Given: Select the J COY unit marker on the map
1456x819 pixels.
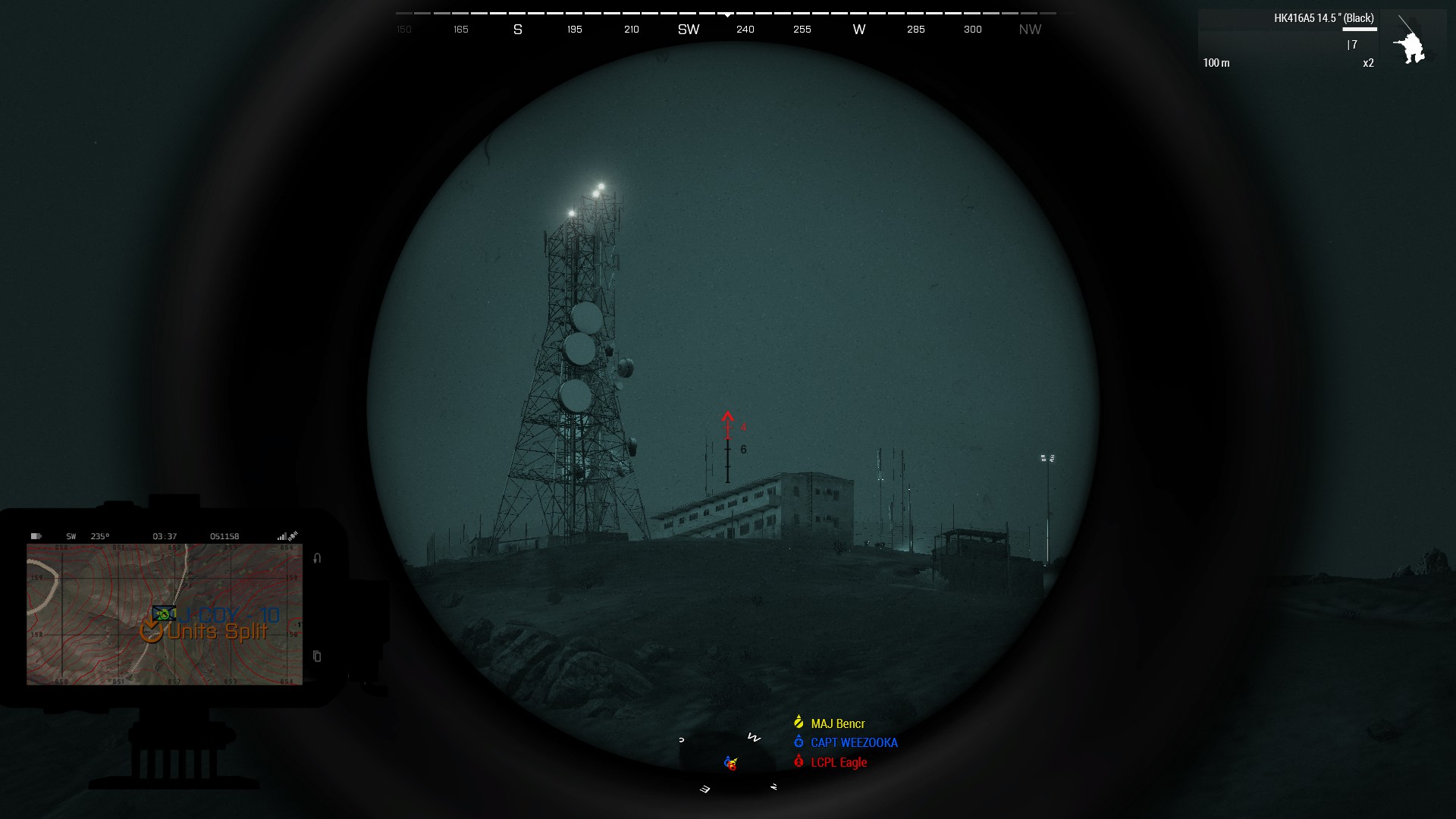Looking at the screenshot, I should click(x=164, y=613).
